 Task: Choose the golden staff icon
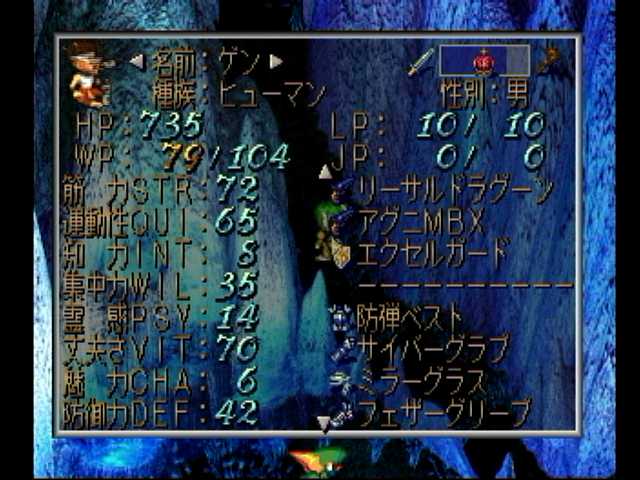click(547, 62)
